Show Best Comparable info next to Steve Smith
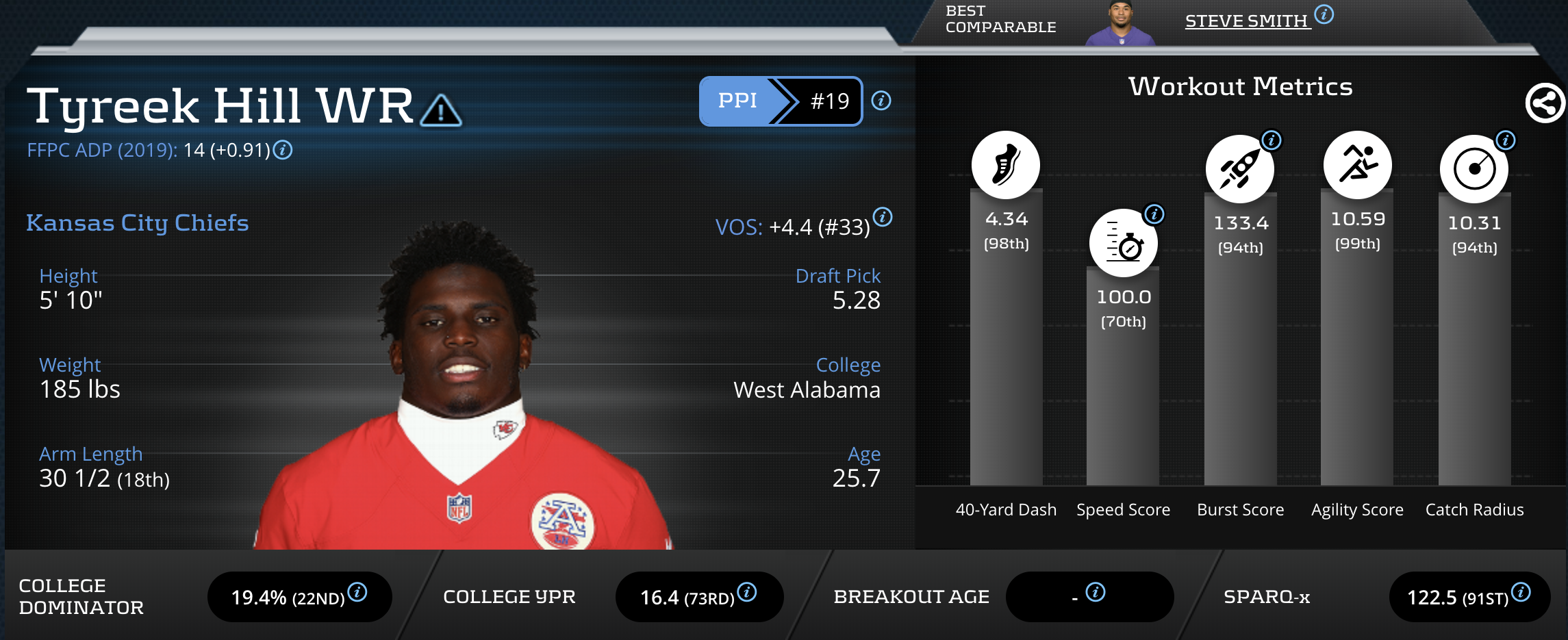Viewport: 1568px width, 640px height. [x=1324, y=14]
